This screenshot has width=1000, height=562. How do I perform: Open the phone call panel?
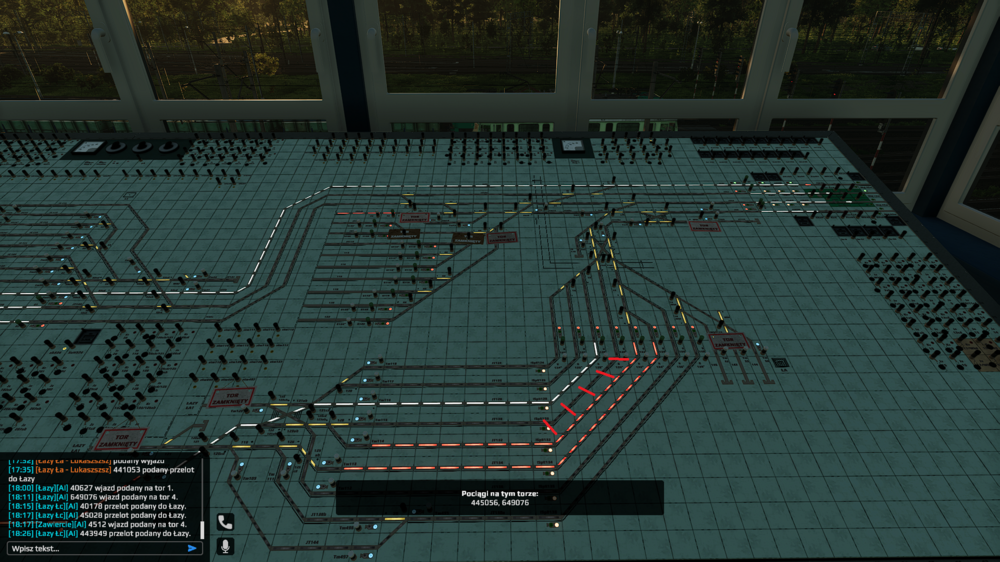click(x=225, y=522)
